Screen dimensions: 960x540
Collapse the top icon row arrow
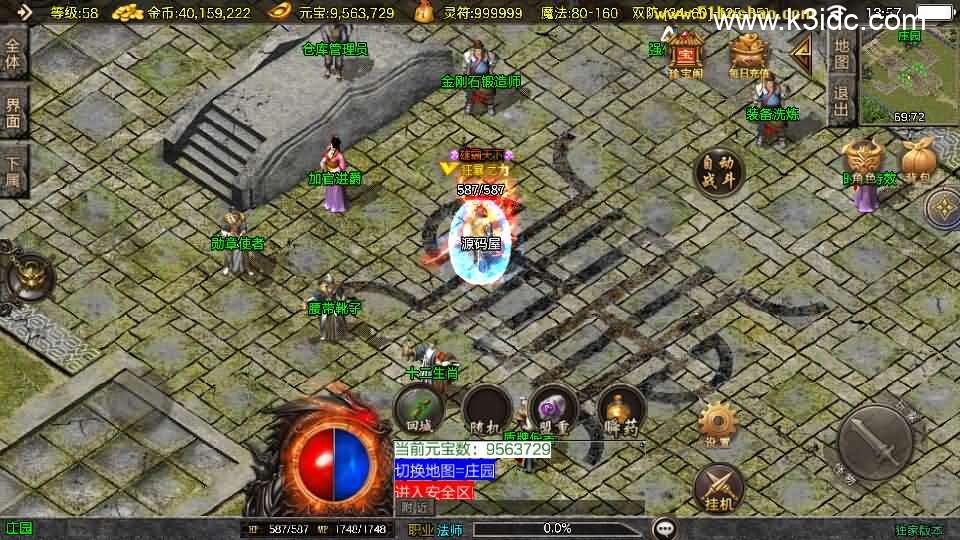click(800, 55)
